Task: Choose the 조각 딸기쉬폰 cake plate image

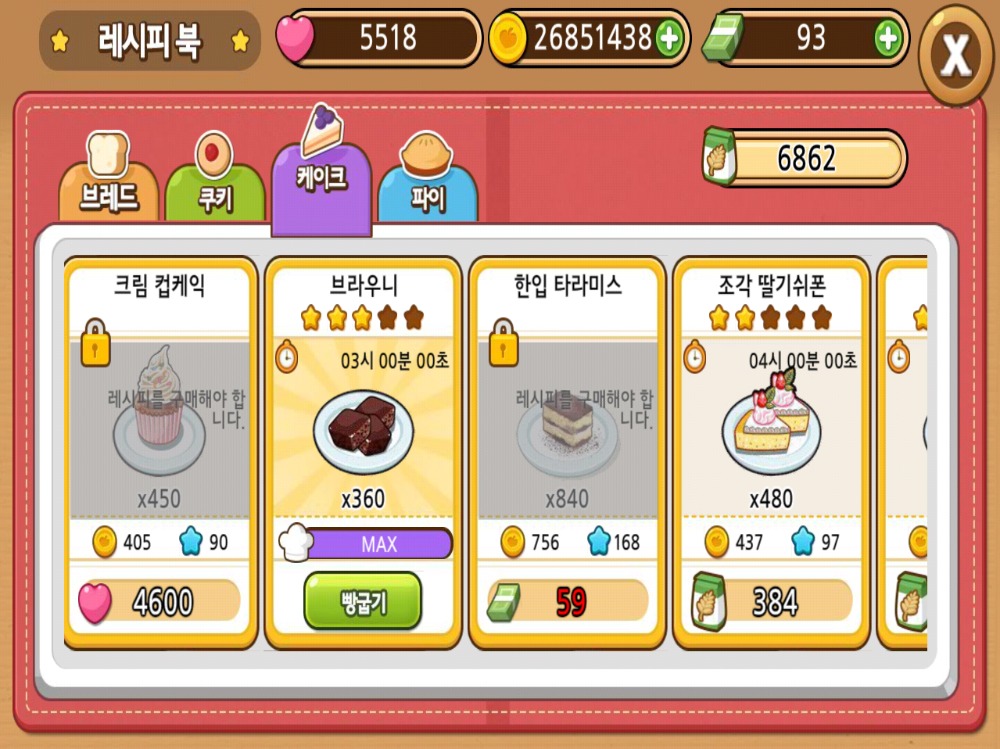Action: [771, 425]
